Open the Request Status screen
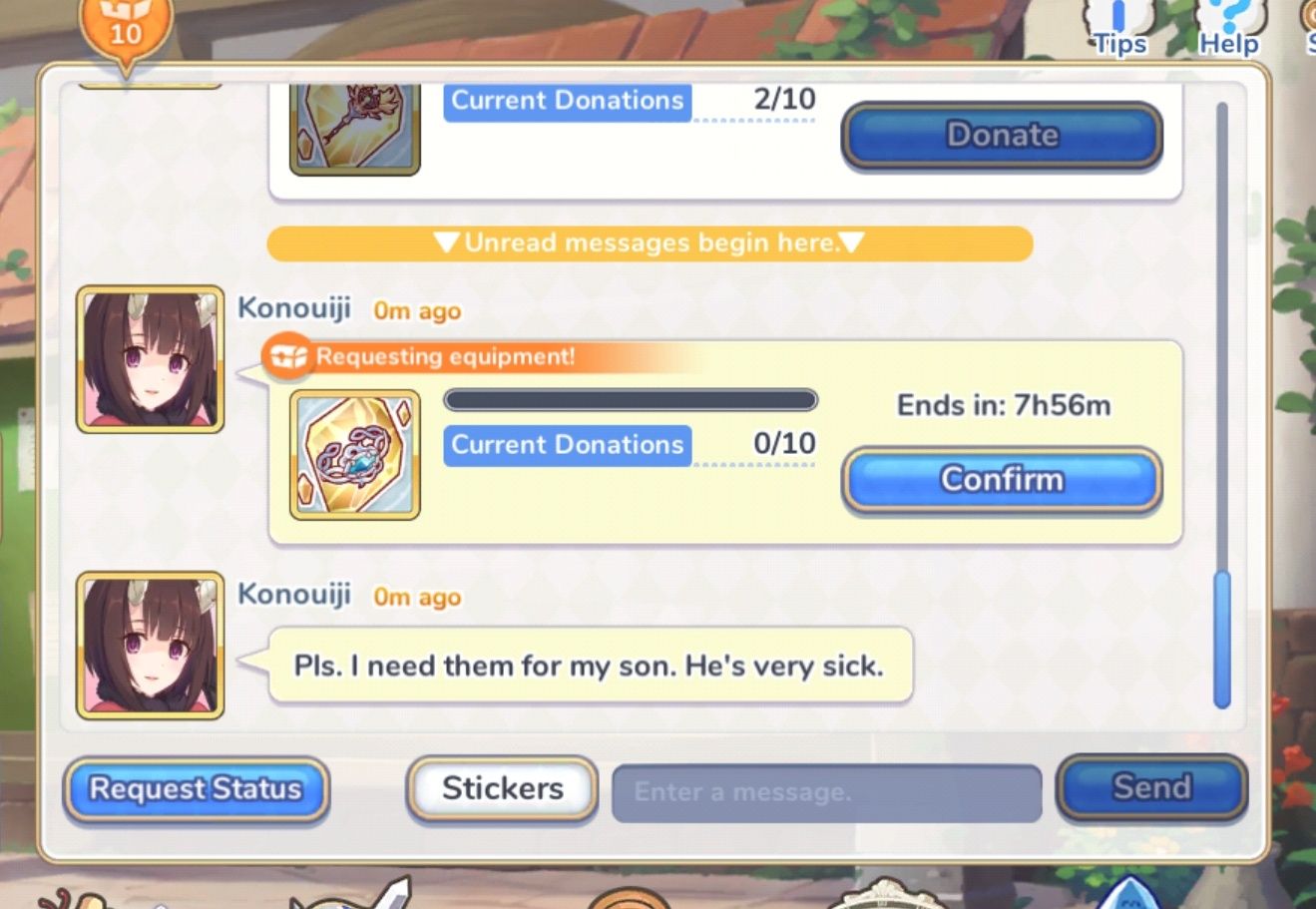This screenshot has width=1316, height=909. point(195,789)
